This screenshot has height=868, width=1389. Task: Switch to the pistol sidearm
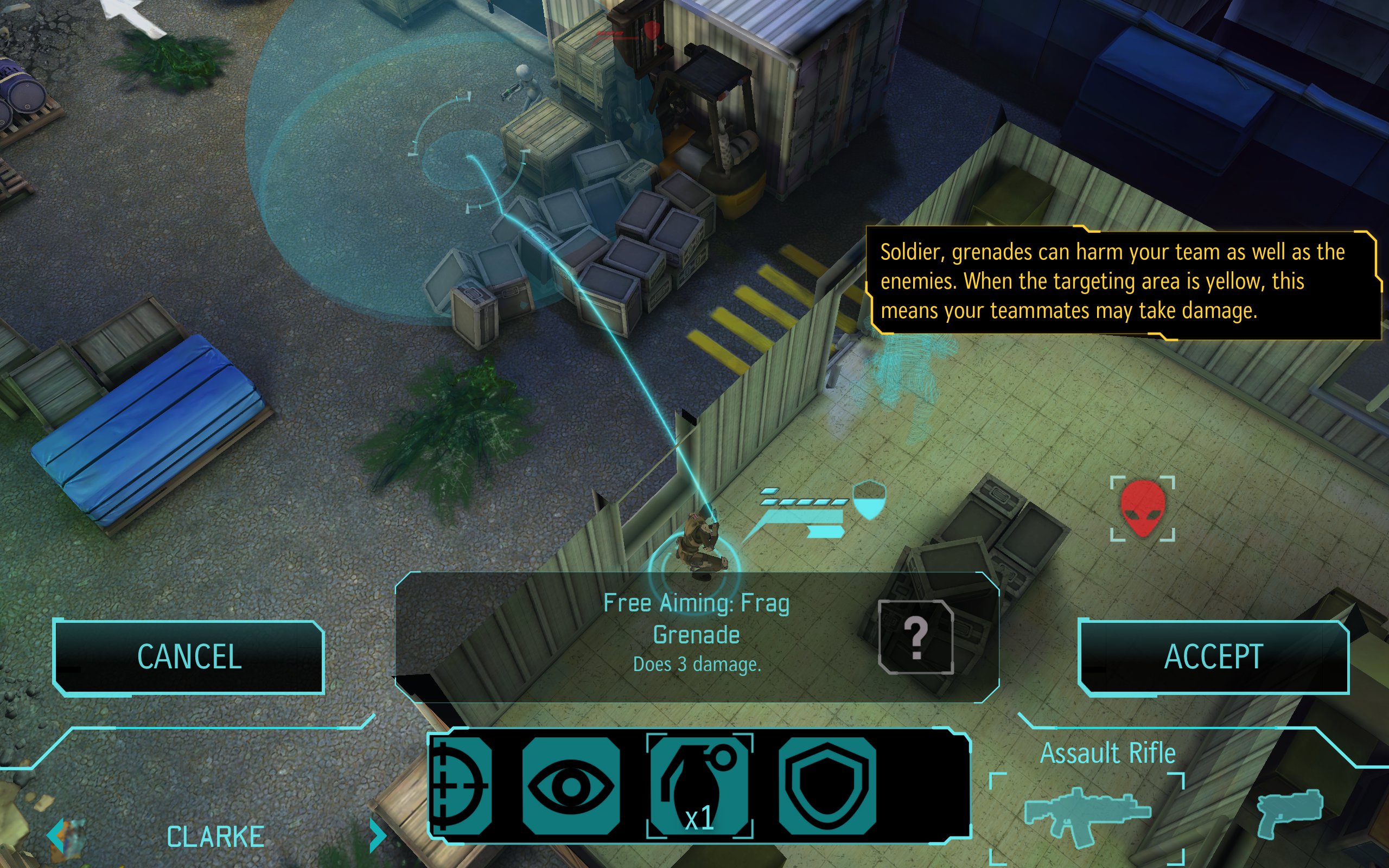pos(1289,812)
